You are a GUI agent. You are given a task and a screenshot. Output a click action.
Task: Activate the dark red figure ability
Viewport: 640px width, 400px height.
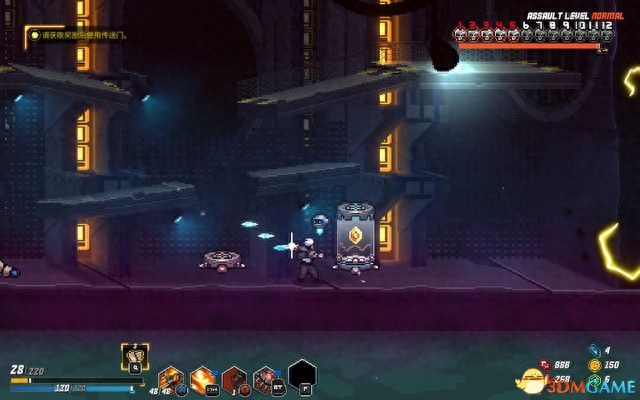pyautogui.click(x=235, y=379)
